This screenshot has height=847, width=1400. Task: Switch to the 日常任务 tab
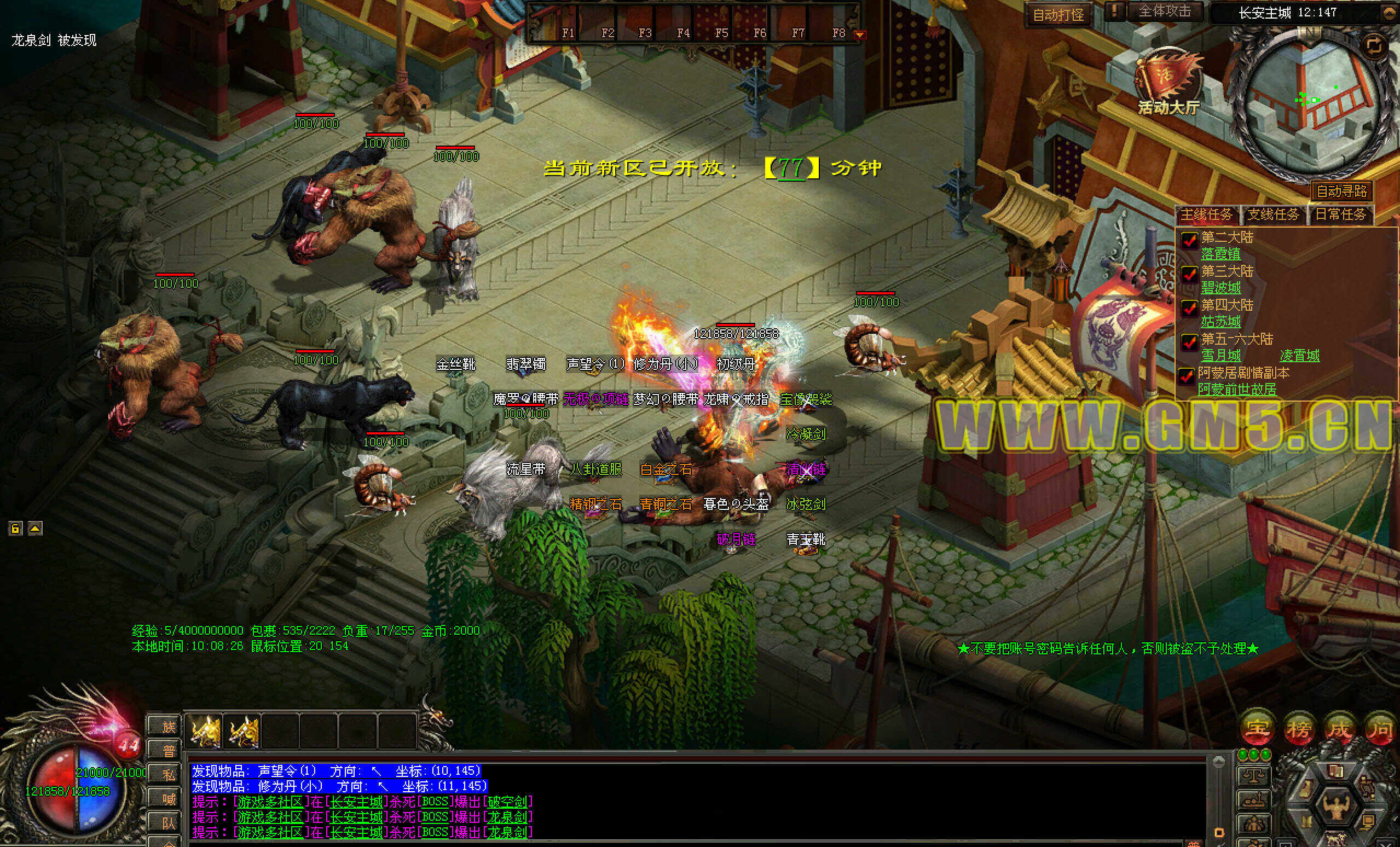[x=1340, y=214]
